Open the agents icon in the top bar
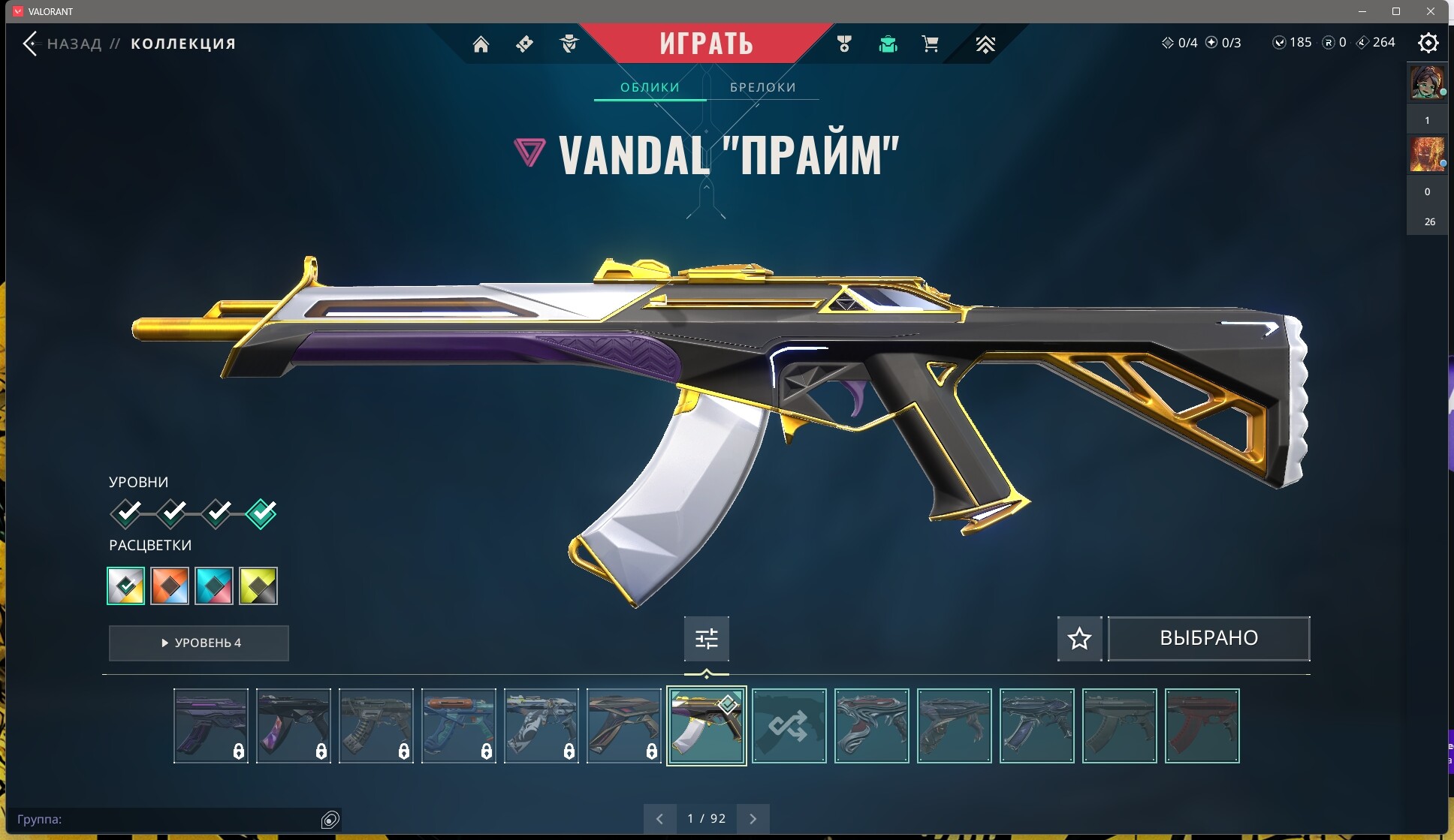 click(x=569, y=44)
